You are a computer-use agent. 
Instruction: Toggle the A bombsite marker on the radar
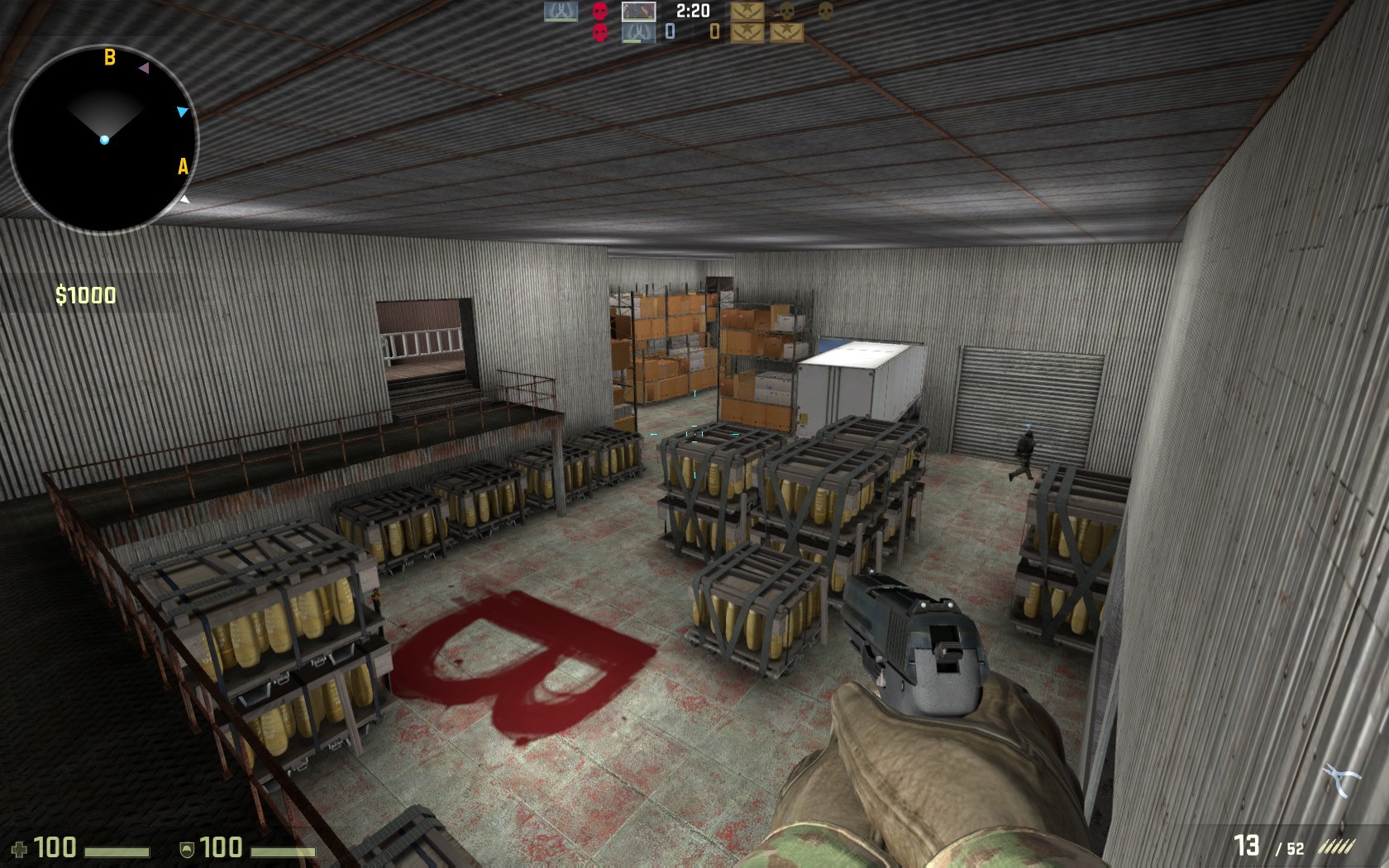182,165
